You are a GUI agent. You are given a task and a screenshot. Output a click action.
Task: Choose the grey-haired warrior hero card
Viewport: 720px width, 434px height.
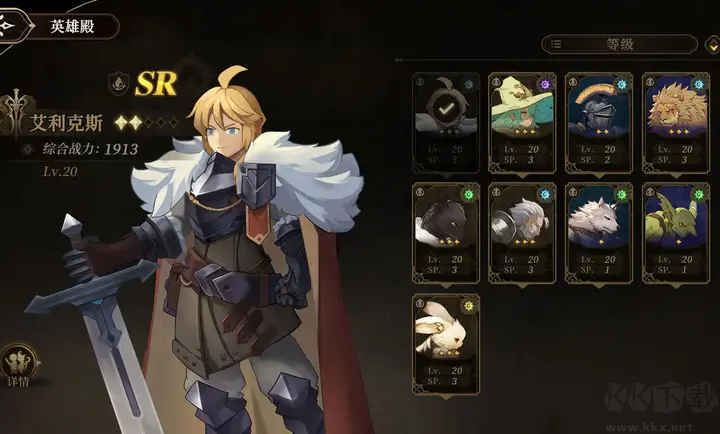(522, 229)
